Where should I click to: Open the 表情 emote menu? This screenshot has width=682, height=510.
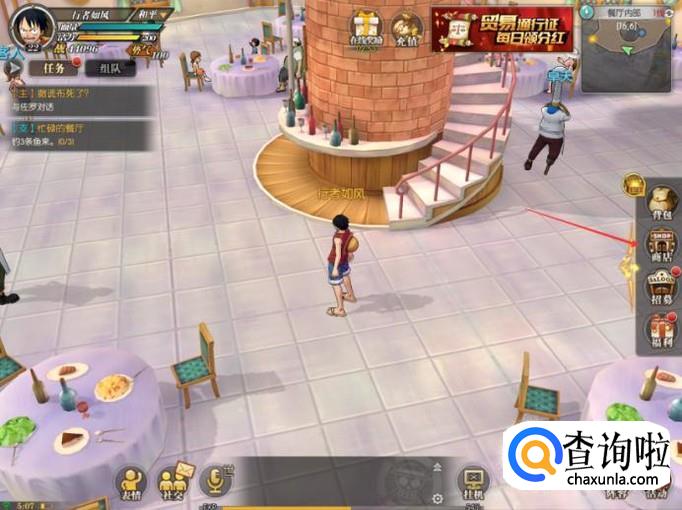point(131,482)
